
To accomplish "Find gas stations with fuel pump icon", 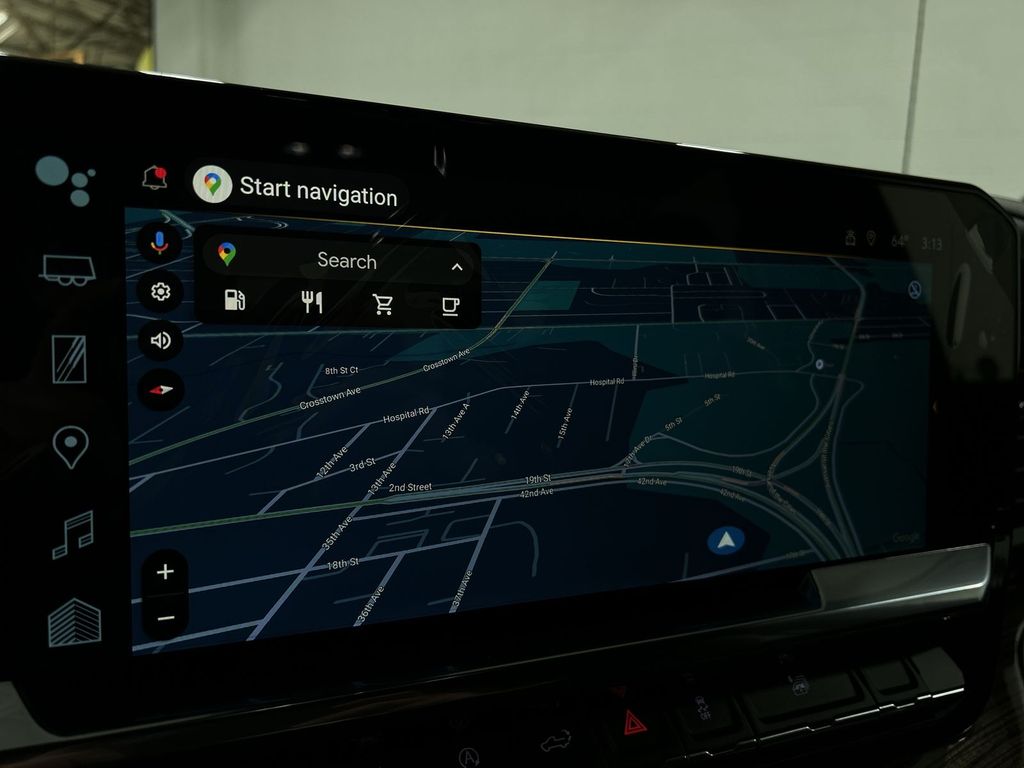I will (234, 300).
